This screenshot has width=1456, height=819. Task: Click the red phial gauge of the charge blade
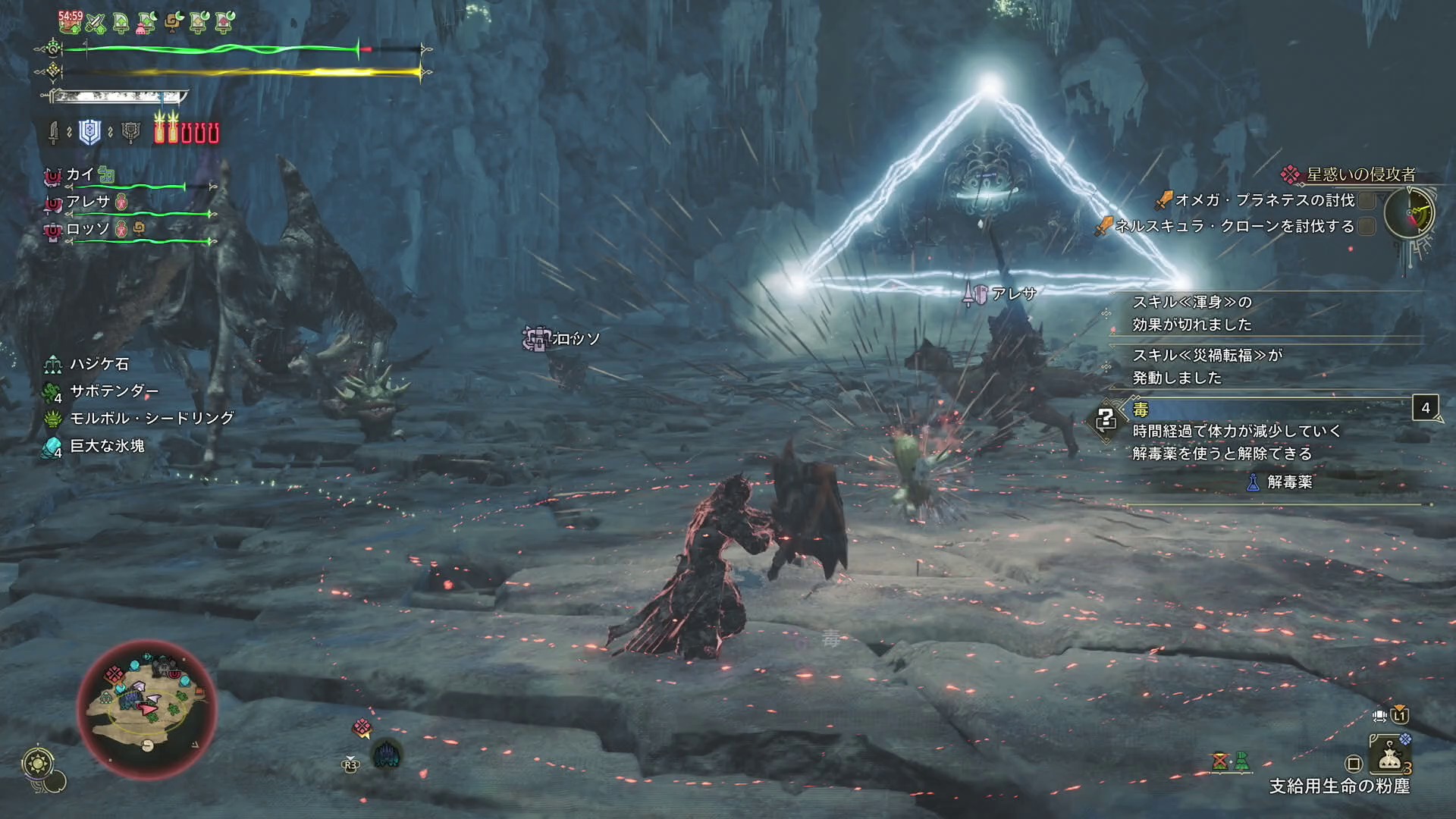(x=187, y=130)
